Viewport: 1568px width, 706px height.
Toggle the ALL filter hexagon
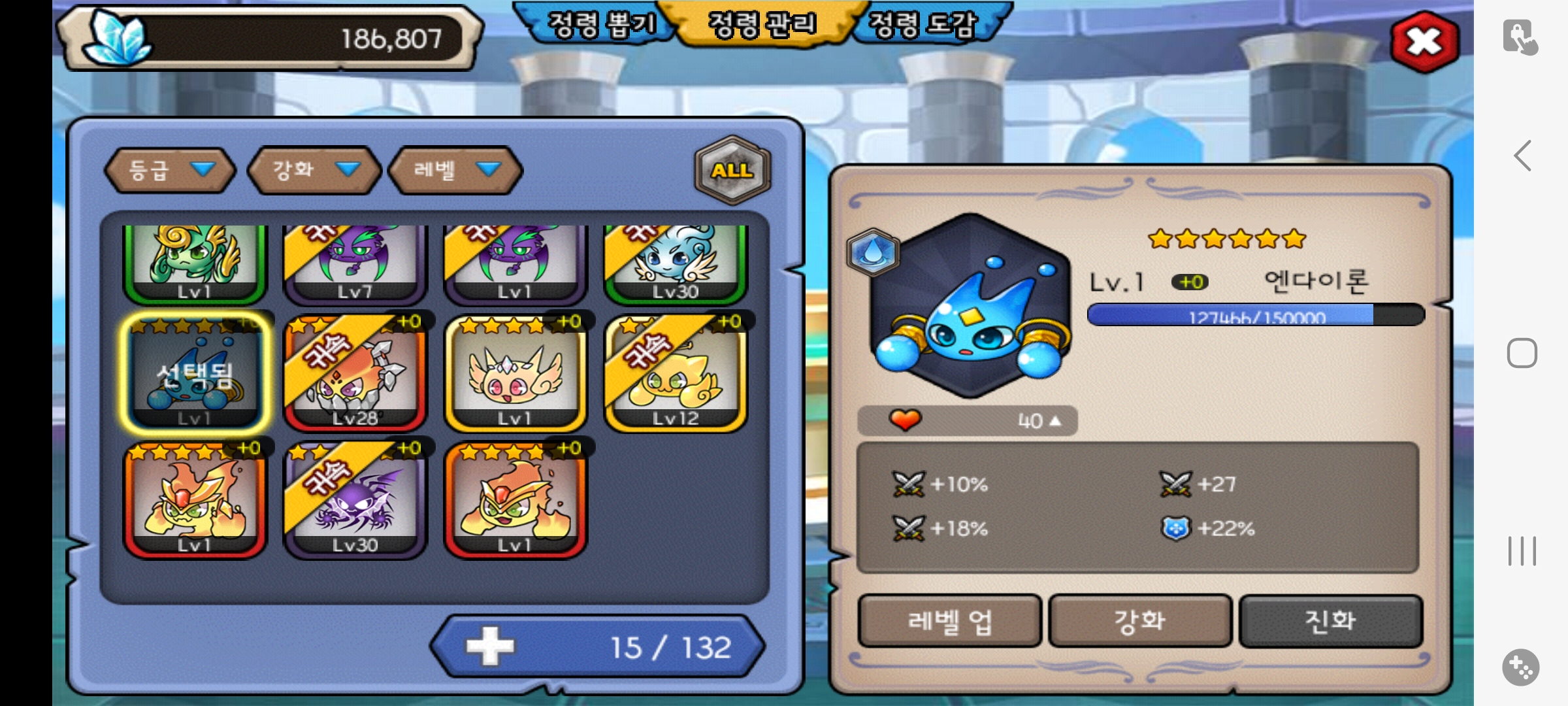coord(732,170)
